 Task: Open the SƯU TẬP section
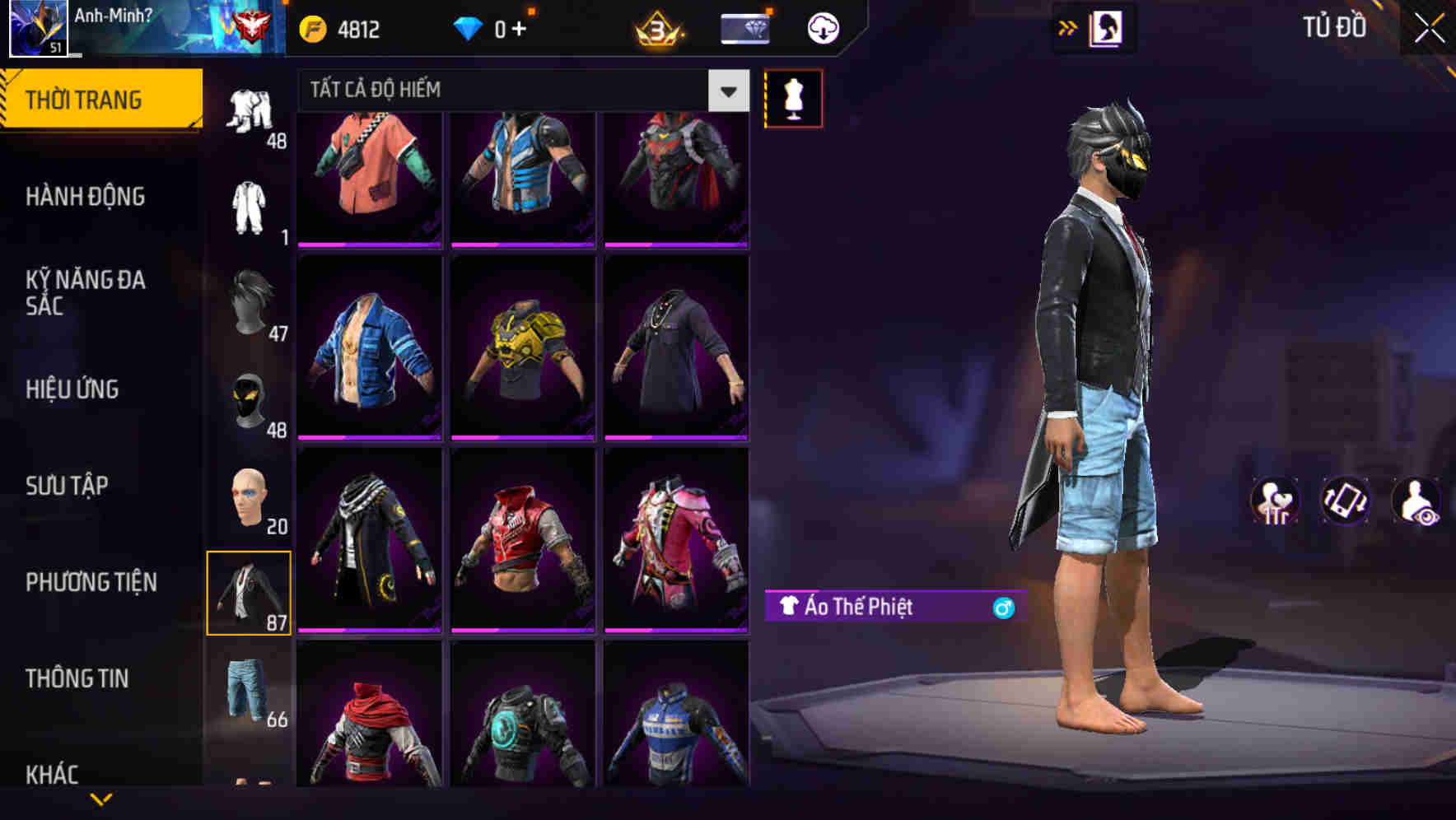68,486
